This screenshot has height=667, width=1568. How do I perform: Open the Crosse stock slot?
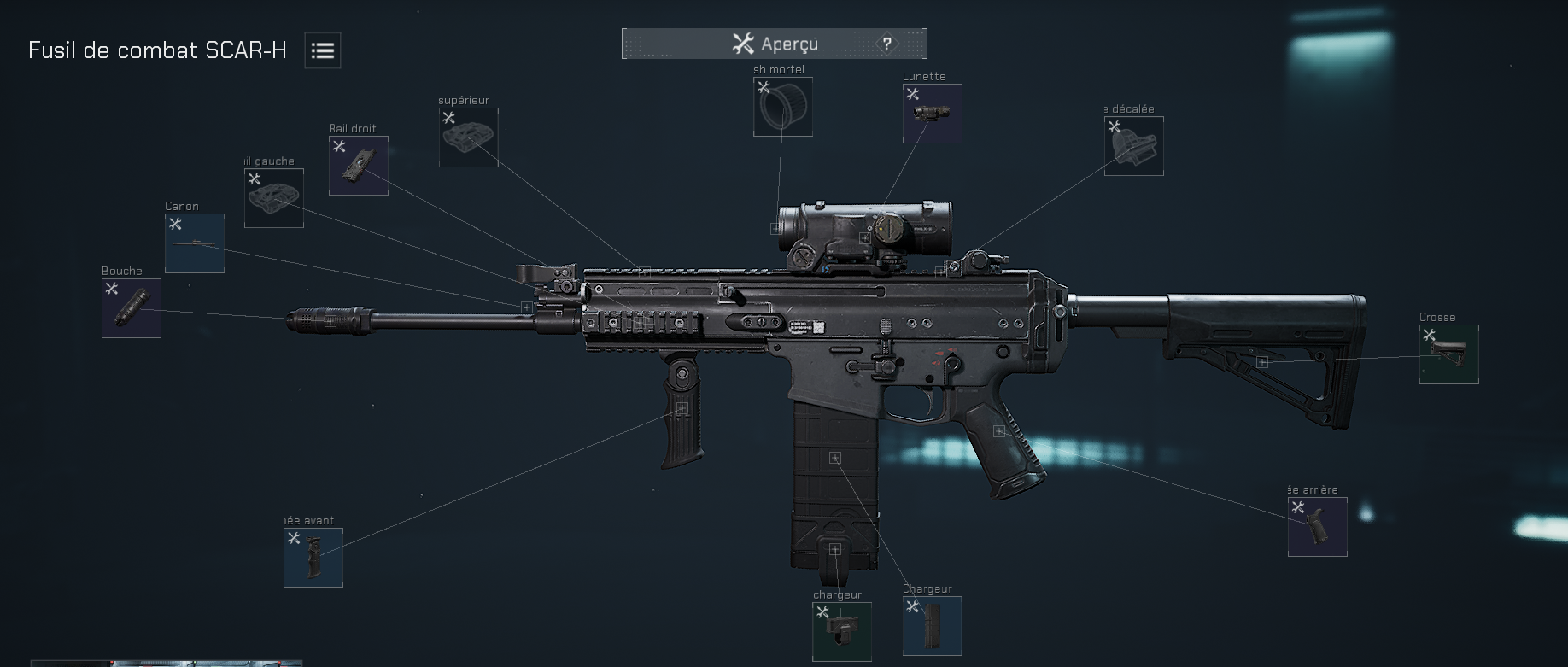[x=1448, y=355]
